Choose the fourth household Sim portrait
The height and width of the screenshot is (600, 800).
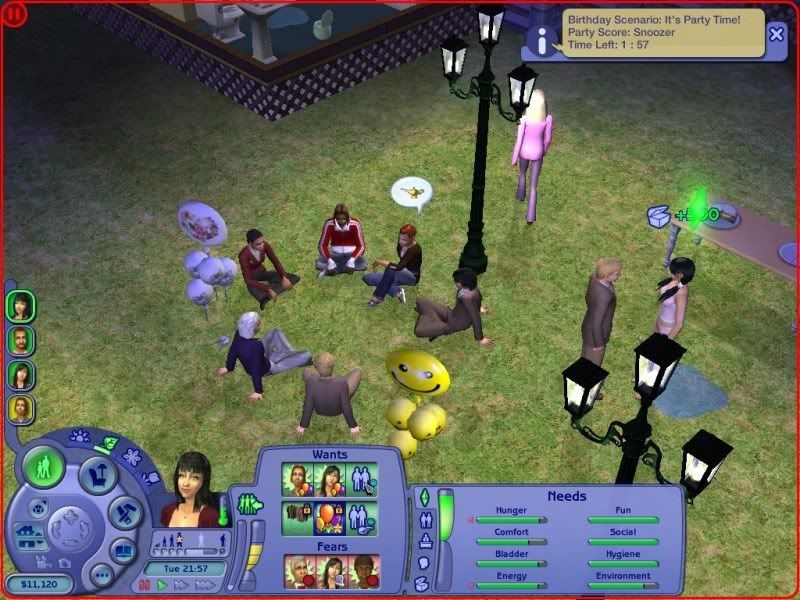21,408
